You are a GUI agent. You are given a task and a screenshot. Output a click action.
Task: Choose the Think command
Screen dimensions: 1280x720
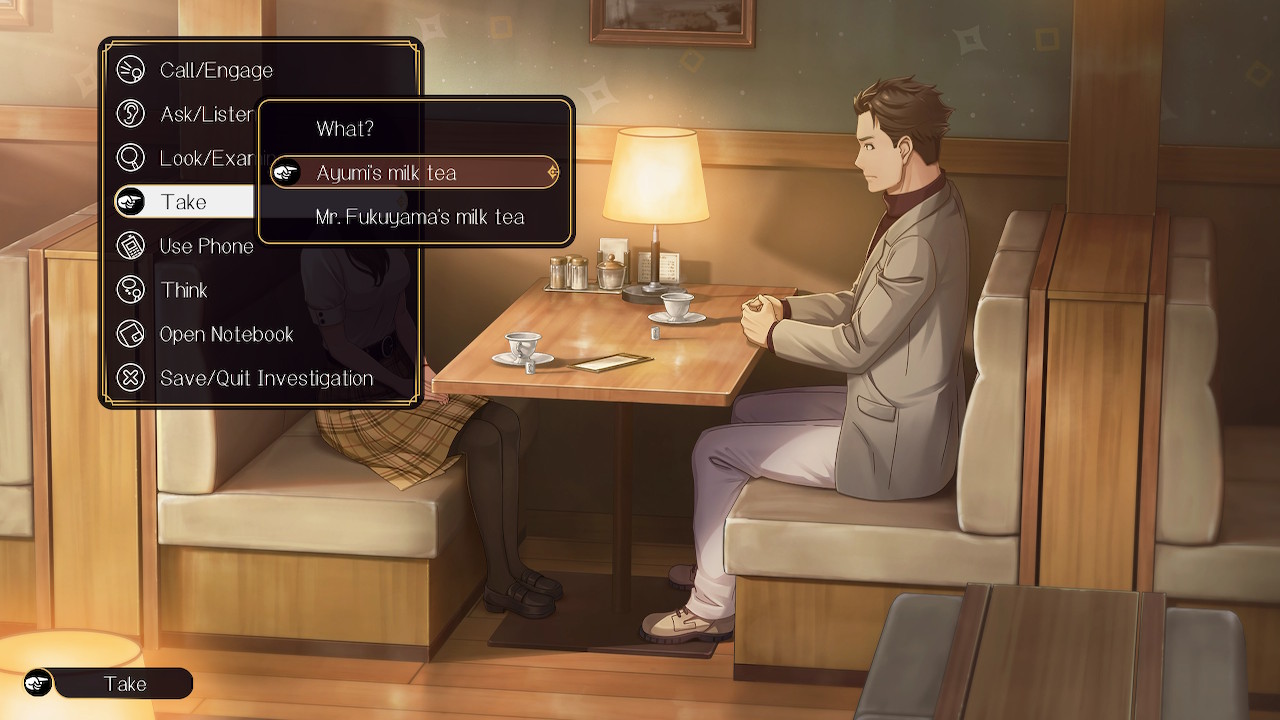coord(184,290)
